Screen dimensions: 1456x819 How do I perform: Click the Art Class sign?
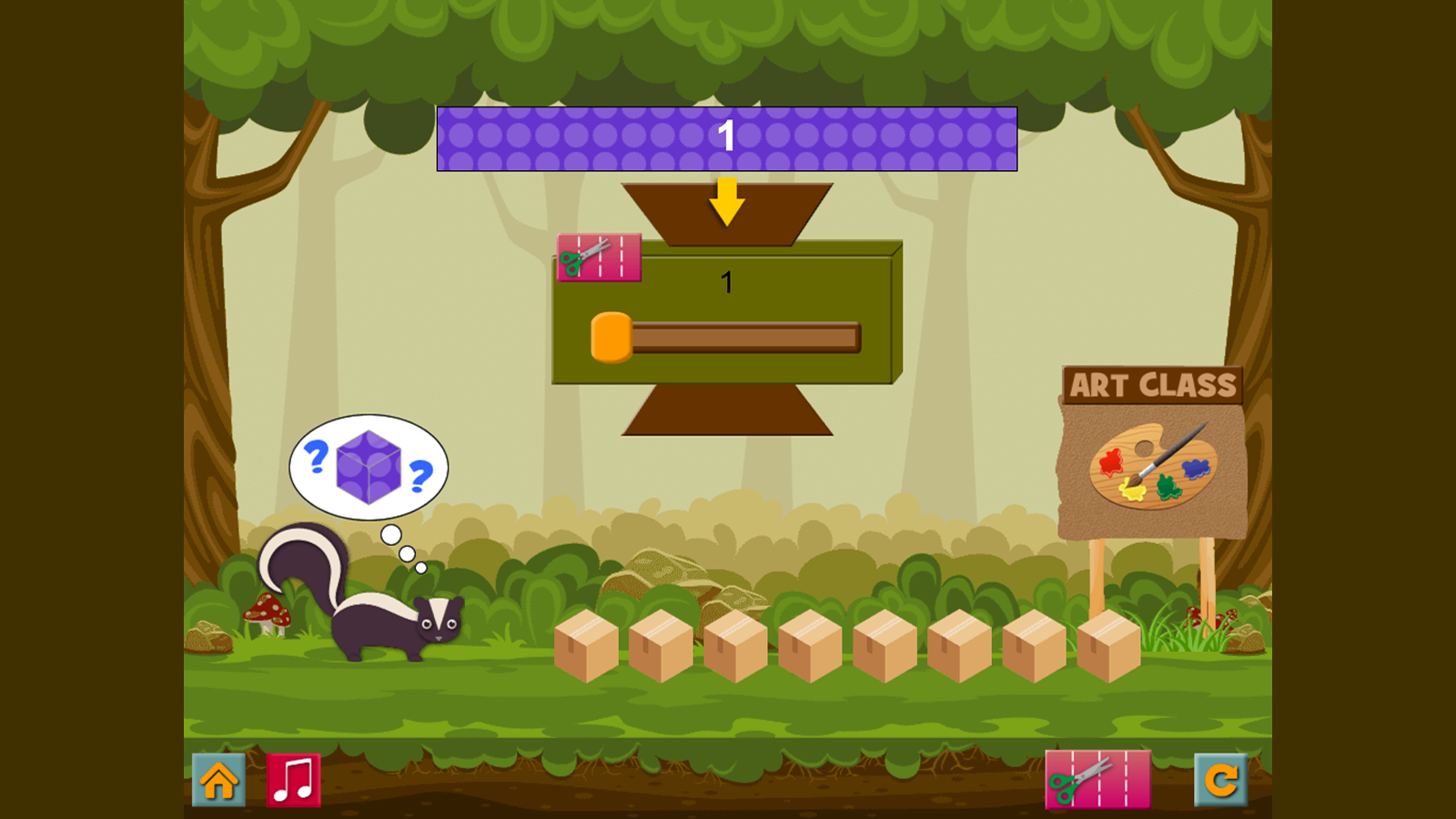[x=1154, y=386]
